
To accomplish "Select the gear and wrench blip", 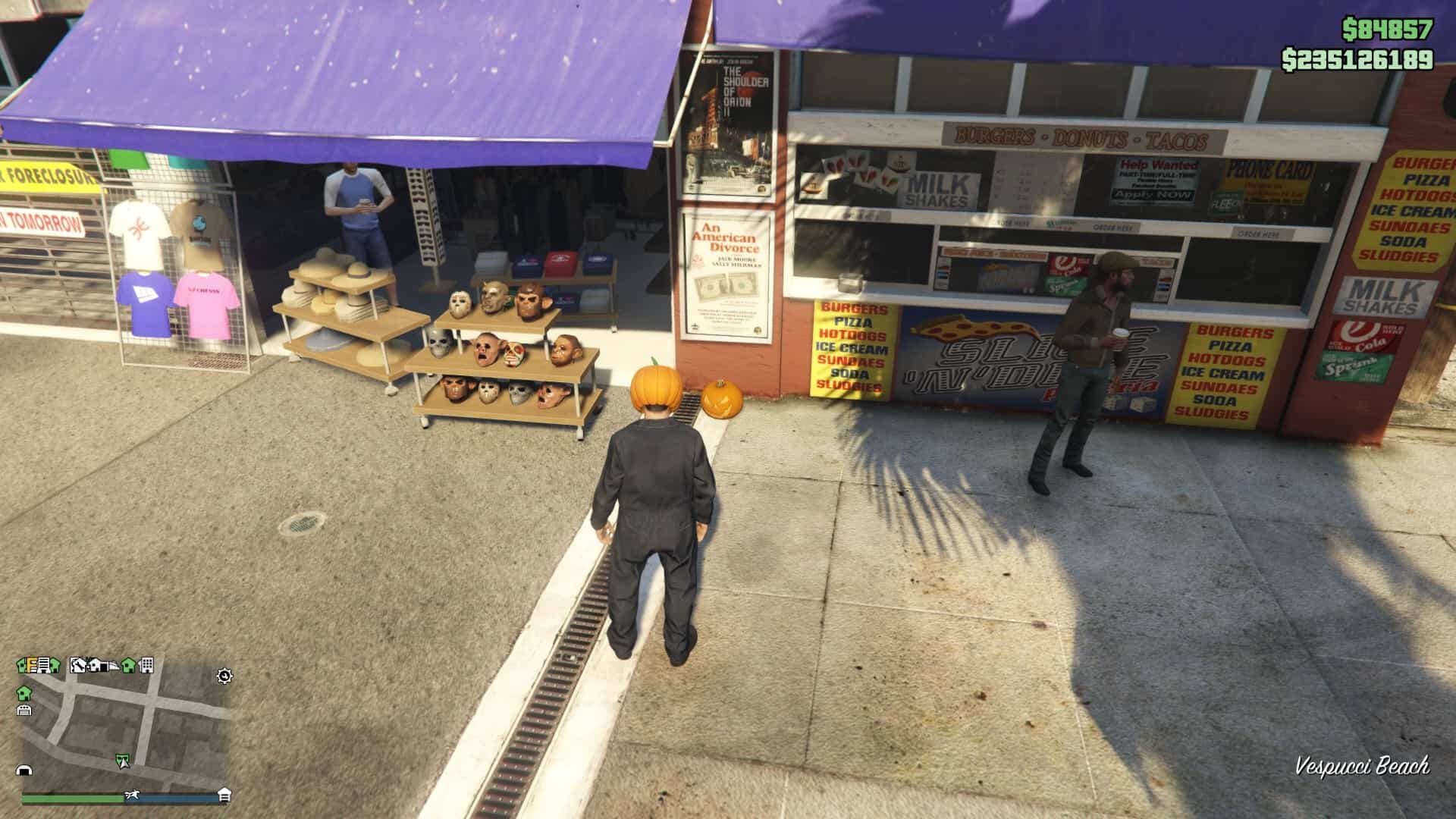I will [x=224, y=676].
